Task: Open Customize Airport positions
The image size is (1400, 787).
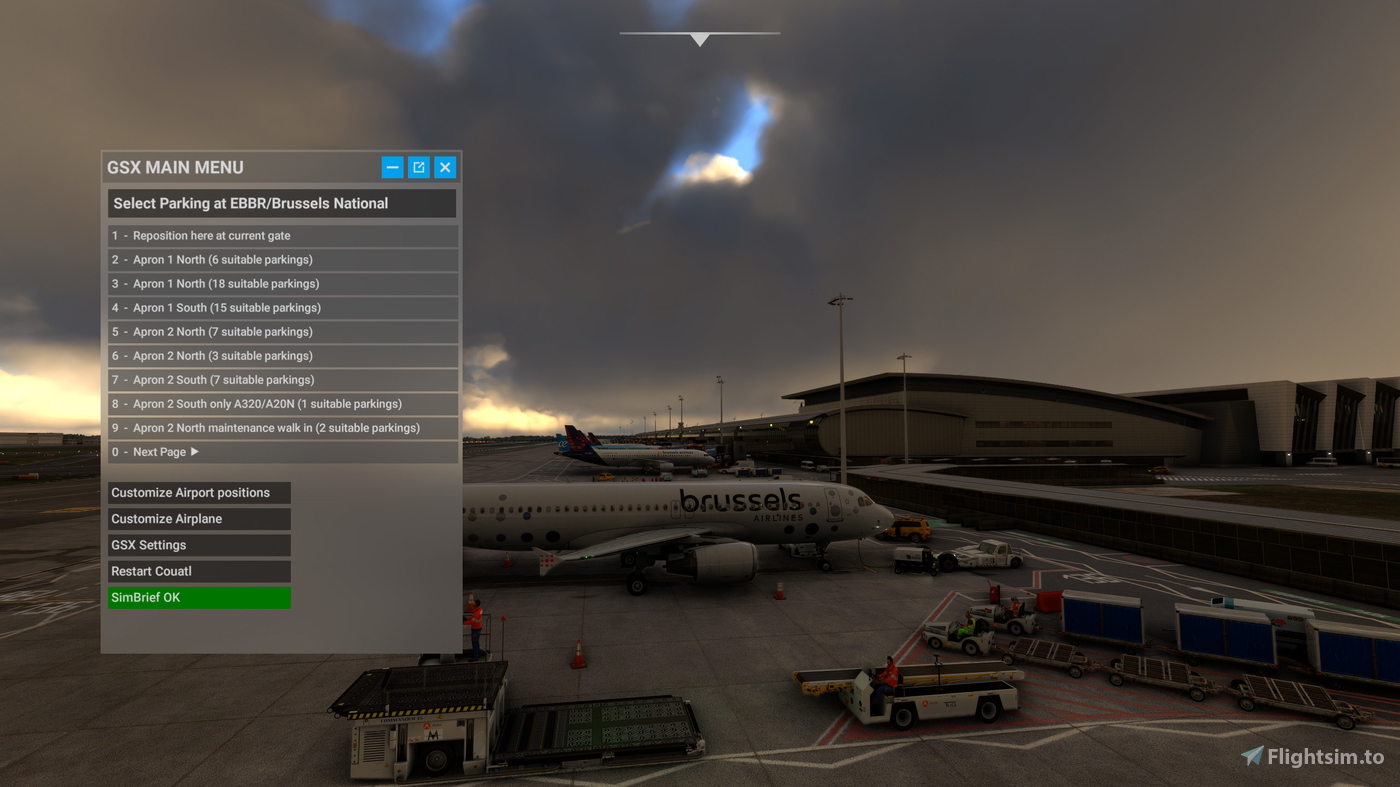Action: click(198, 492)
